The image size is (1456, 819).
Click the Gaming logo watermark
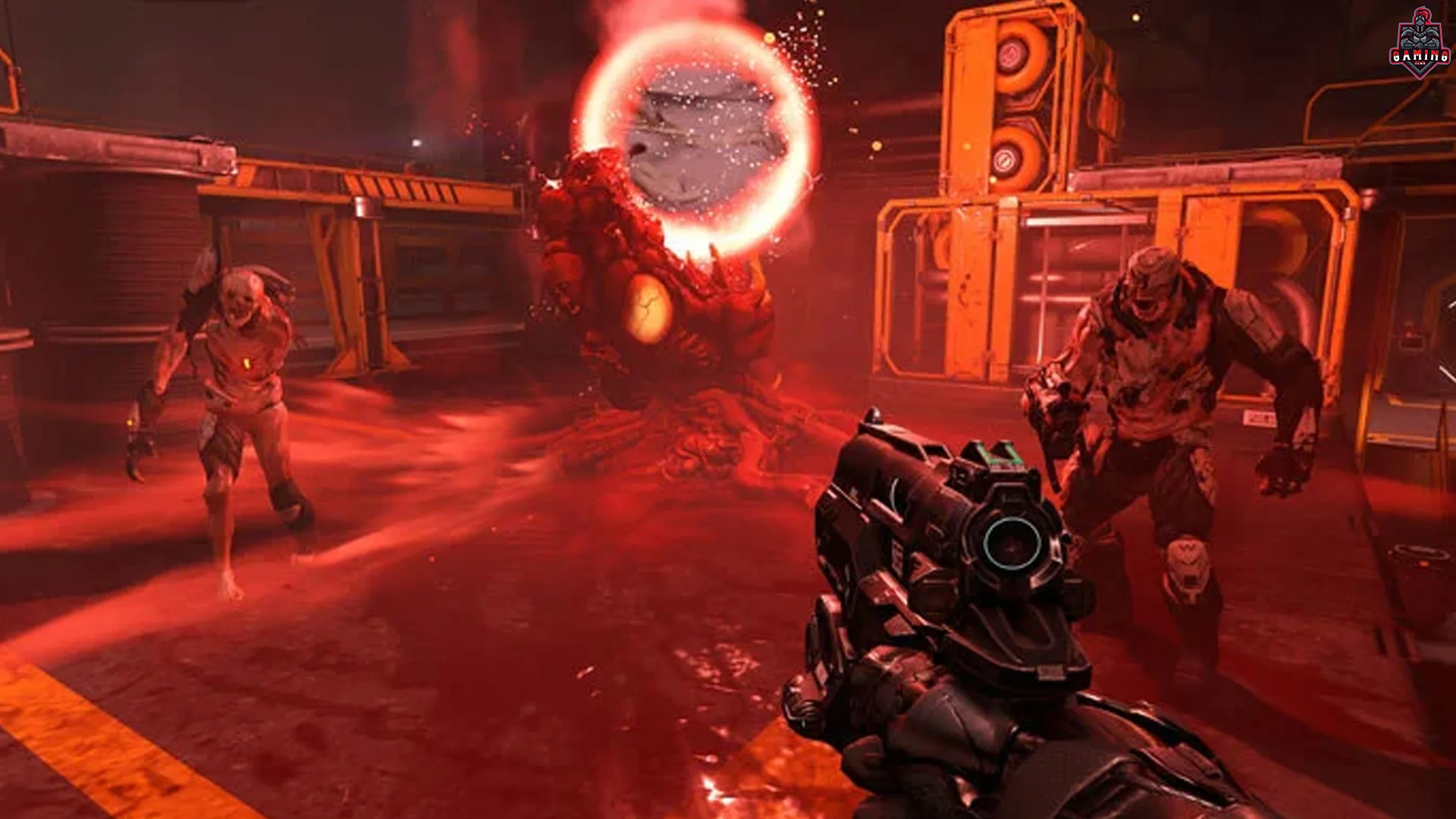click(1420, 44)
